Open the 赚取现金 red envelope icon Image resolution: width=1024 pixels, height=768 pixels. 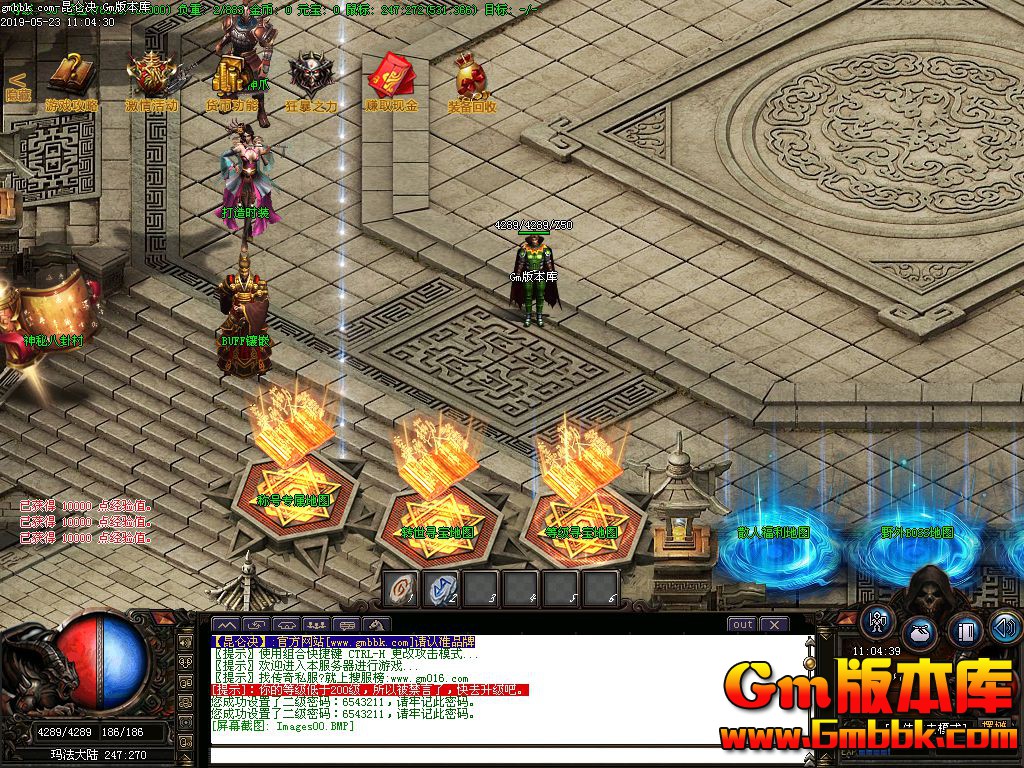pyautogui.click(x=391, y=78)
